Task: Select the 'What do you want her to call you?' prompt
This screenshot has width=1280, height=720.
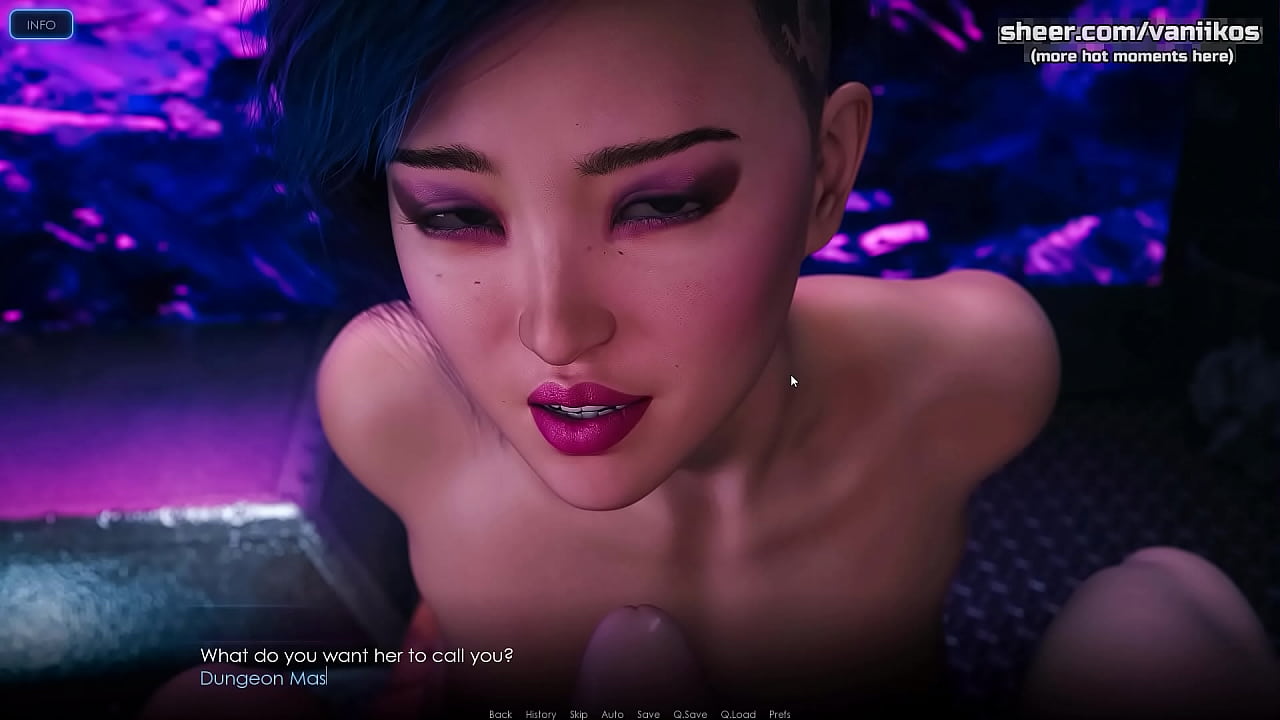Action: tap(357, 656)
